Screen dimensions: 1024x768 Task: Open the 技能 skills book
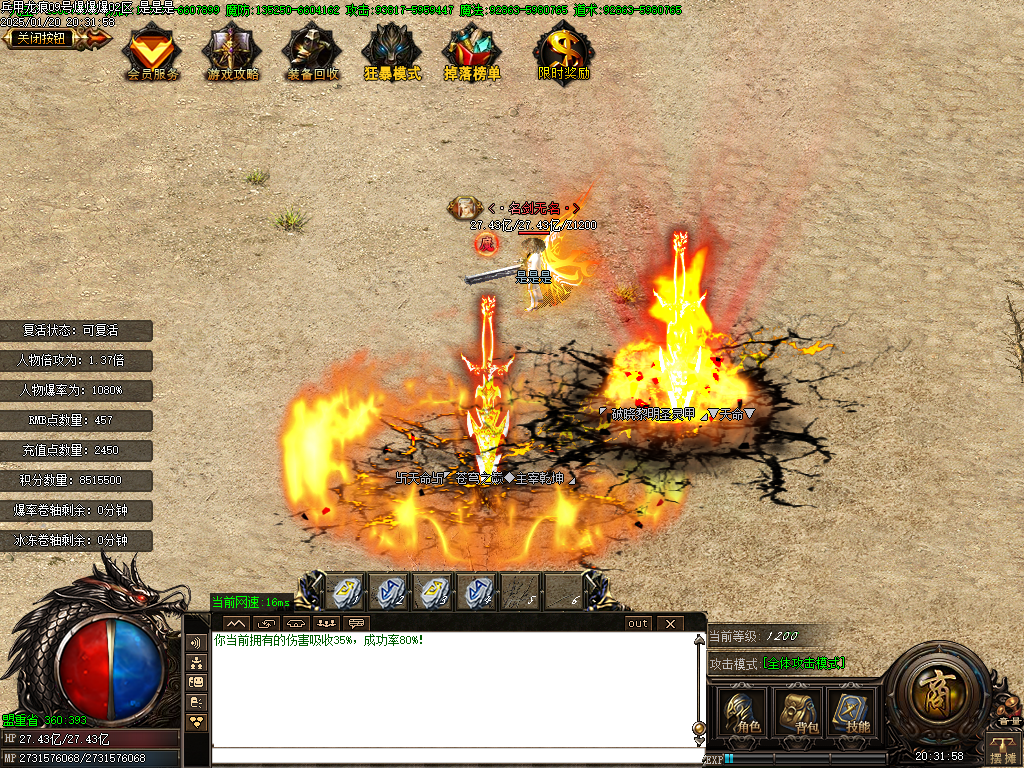[x=852, y=712]
